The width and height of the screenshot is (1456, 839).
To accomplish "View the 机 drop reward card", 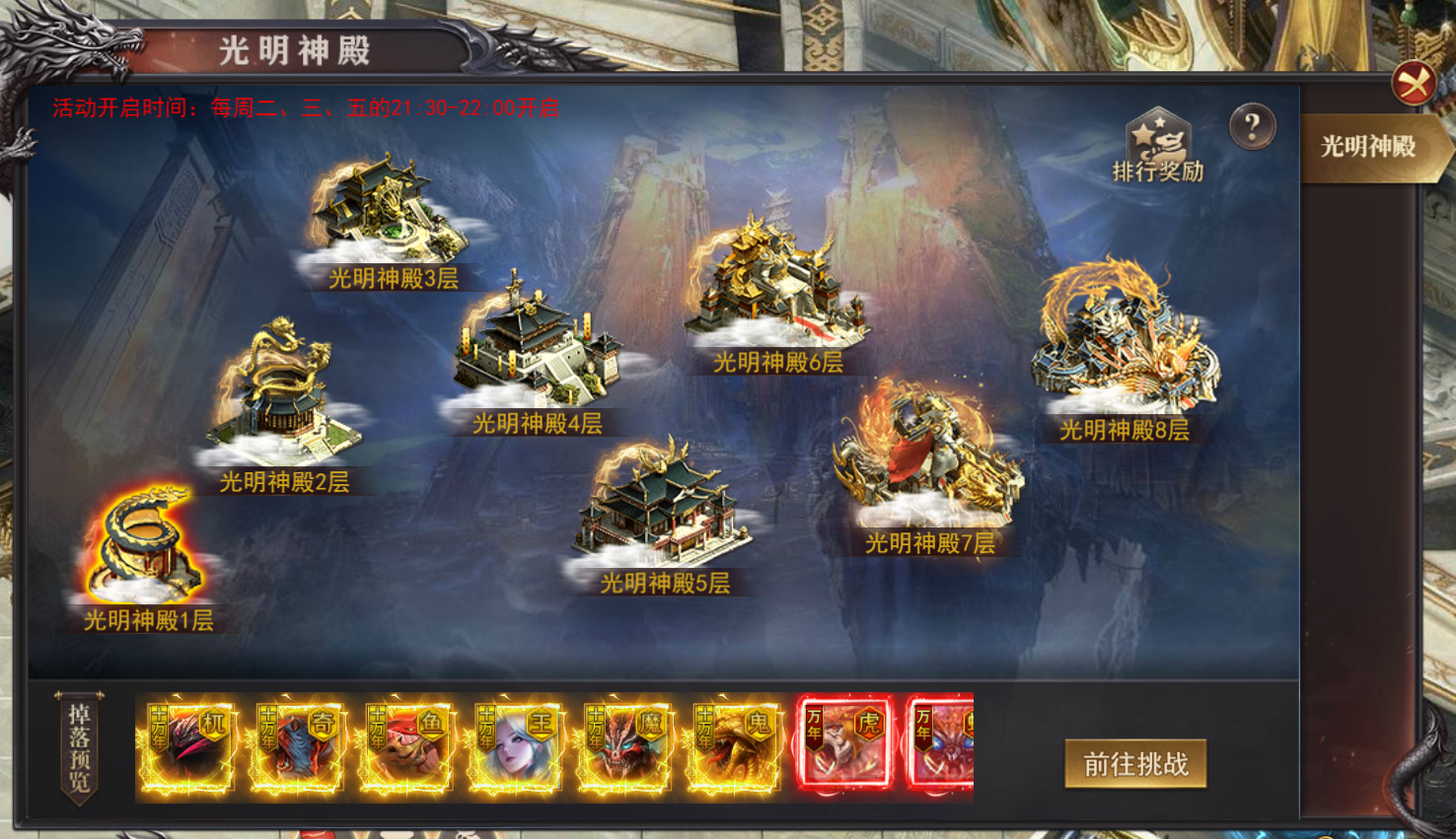I will coord(188,748).
